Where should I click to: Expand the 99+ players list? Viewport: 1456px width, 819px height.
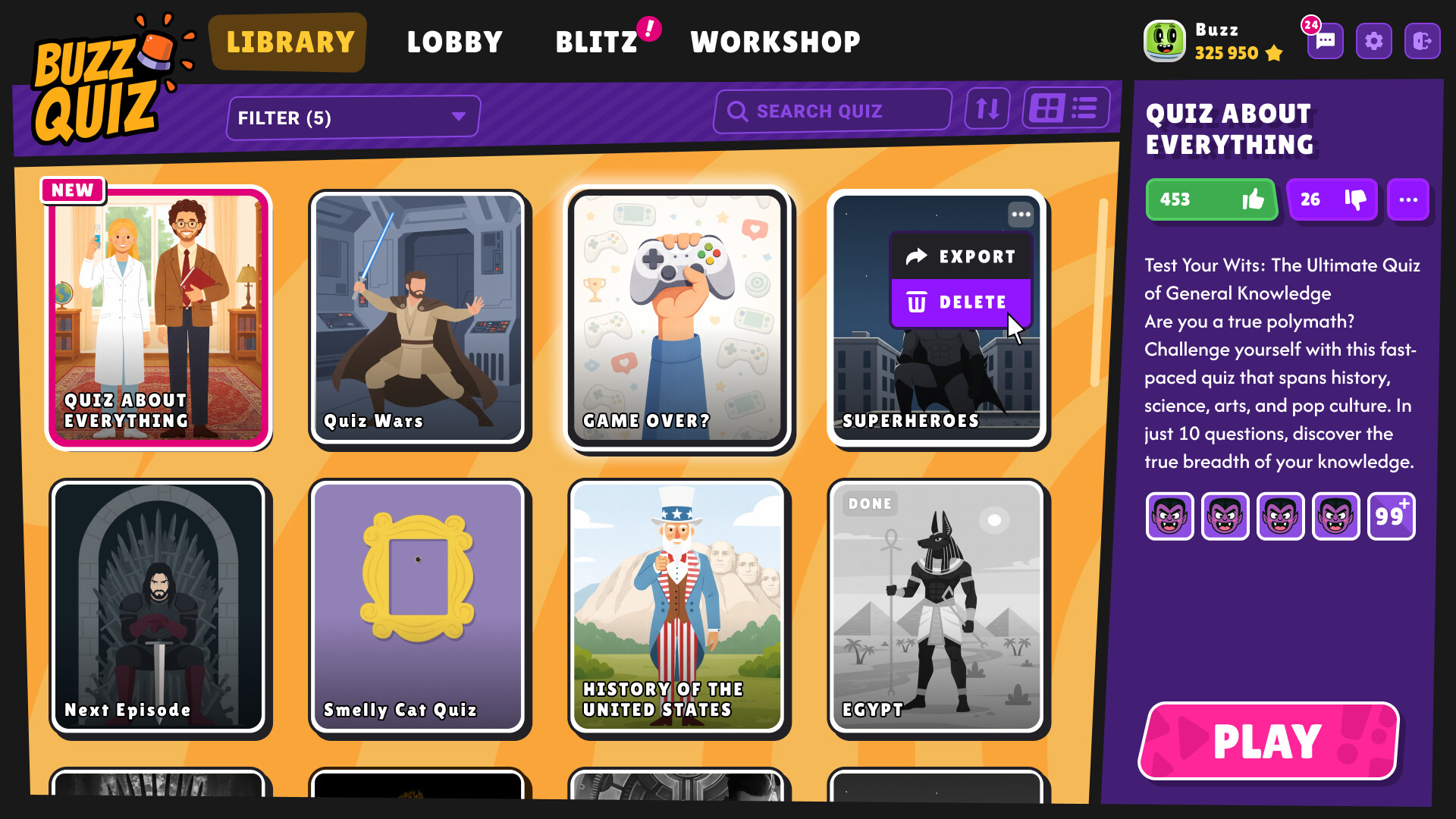coord(1392,516)
